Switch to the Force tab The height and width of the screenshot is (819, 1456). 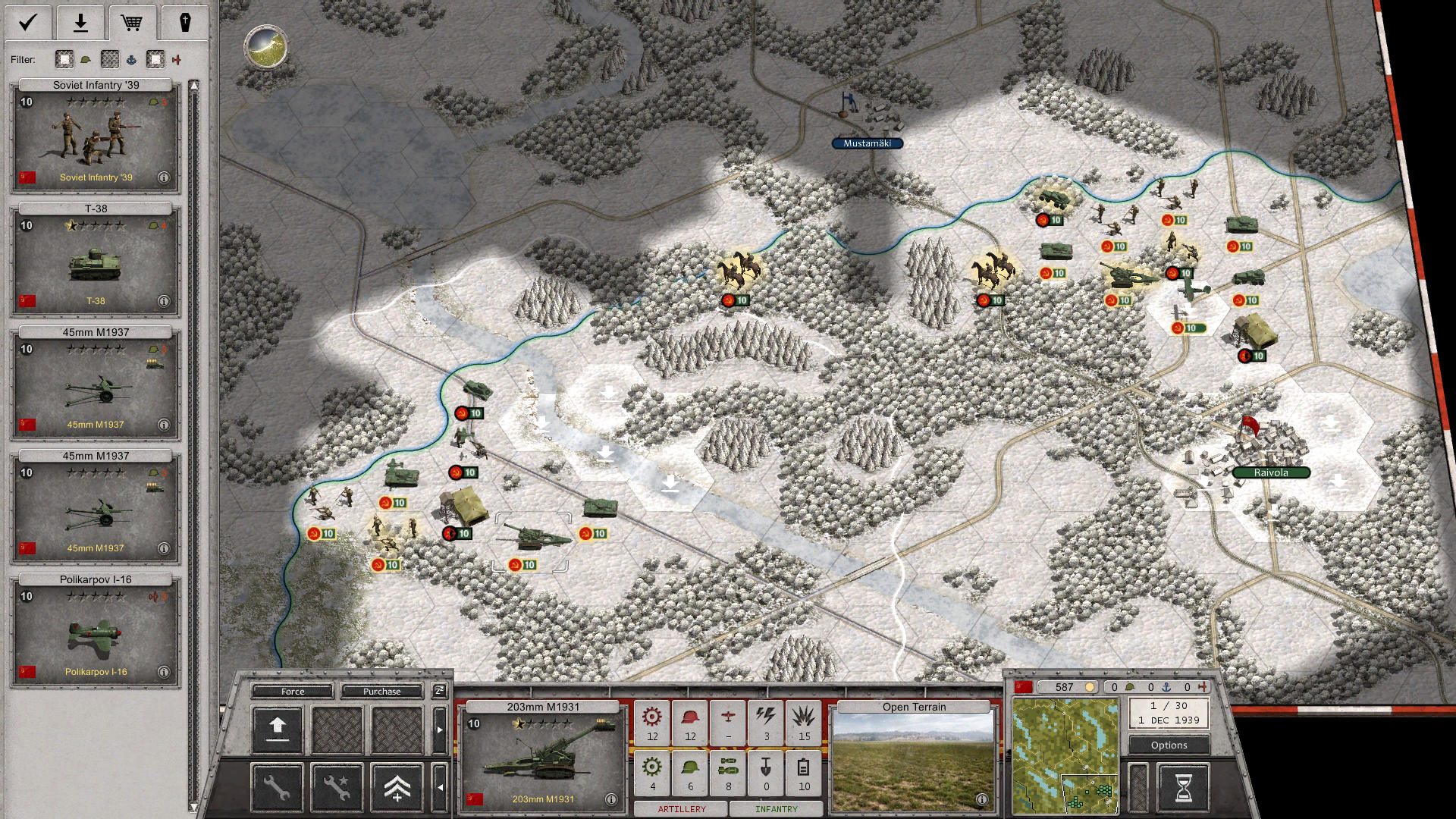[291, 692]
